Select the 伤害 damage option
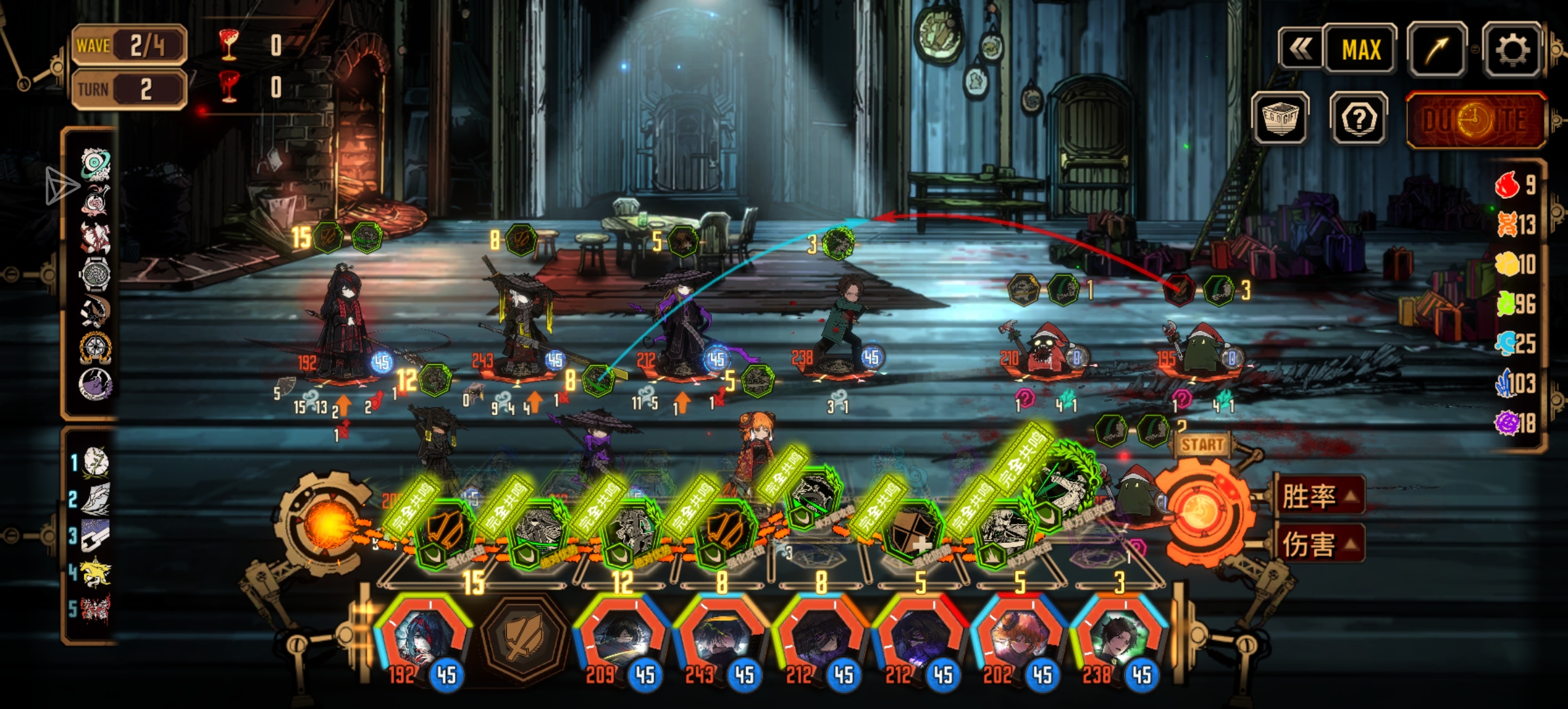 (1318, 544)
